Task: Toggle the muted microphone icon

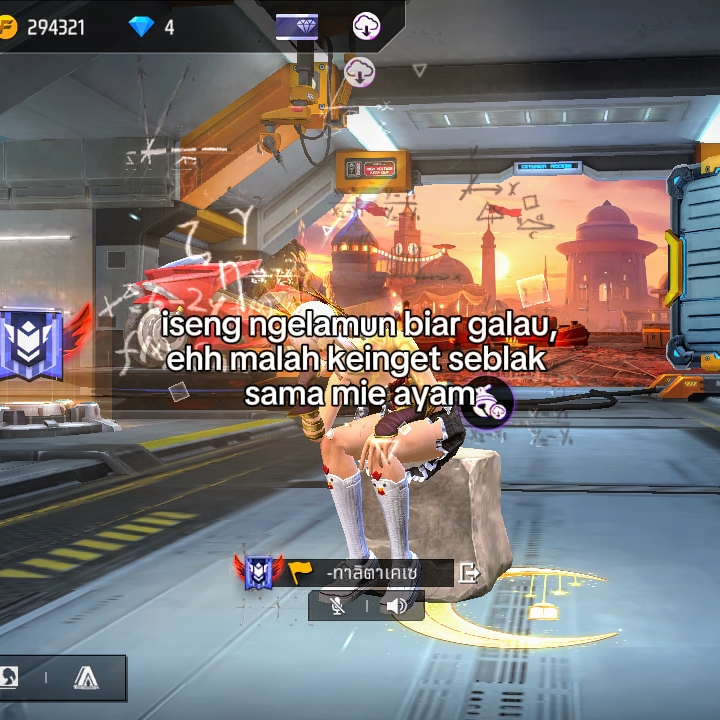Action: [340, 606]
